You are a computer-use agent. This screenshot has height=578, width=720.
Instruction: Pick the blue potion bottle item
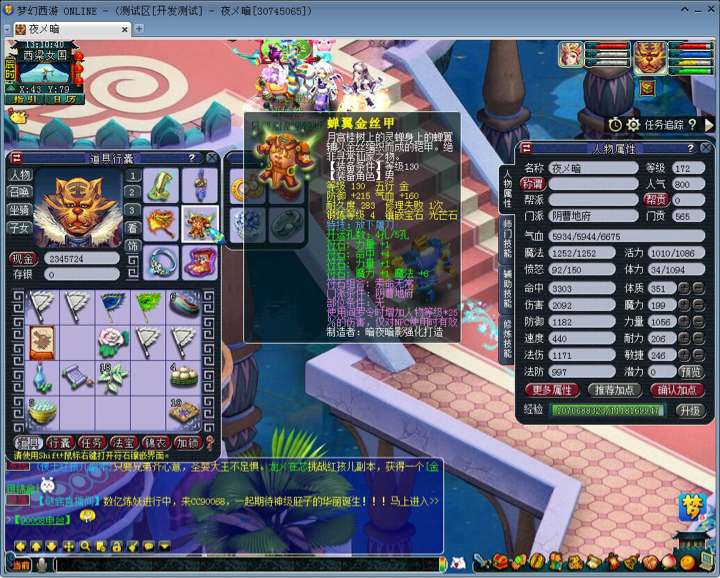coord(41,375)
